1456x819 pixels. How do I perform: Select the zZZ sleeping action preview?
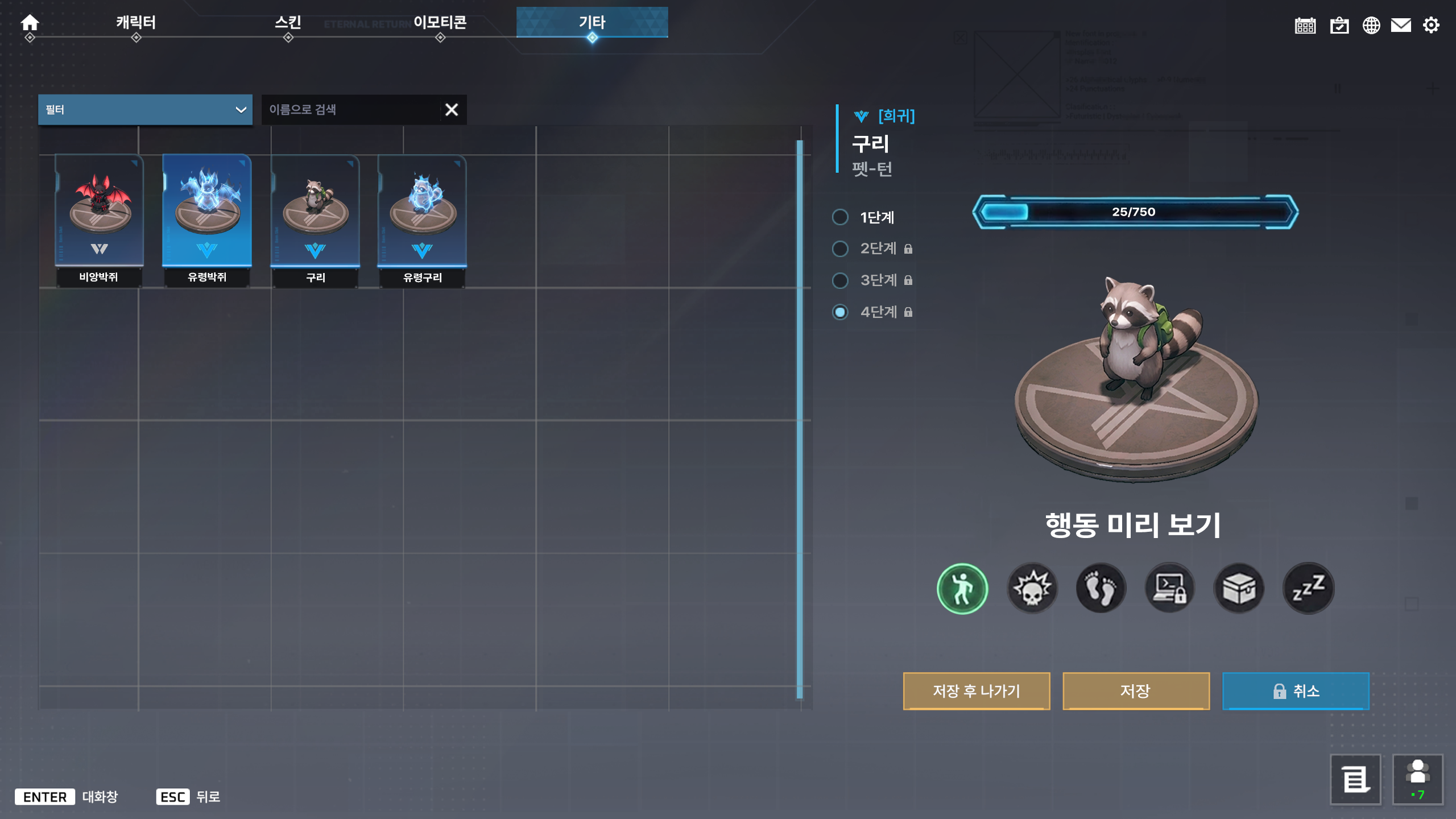click(x=1309, y=588)
